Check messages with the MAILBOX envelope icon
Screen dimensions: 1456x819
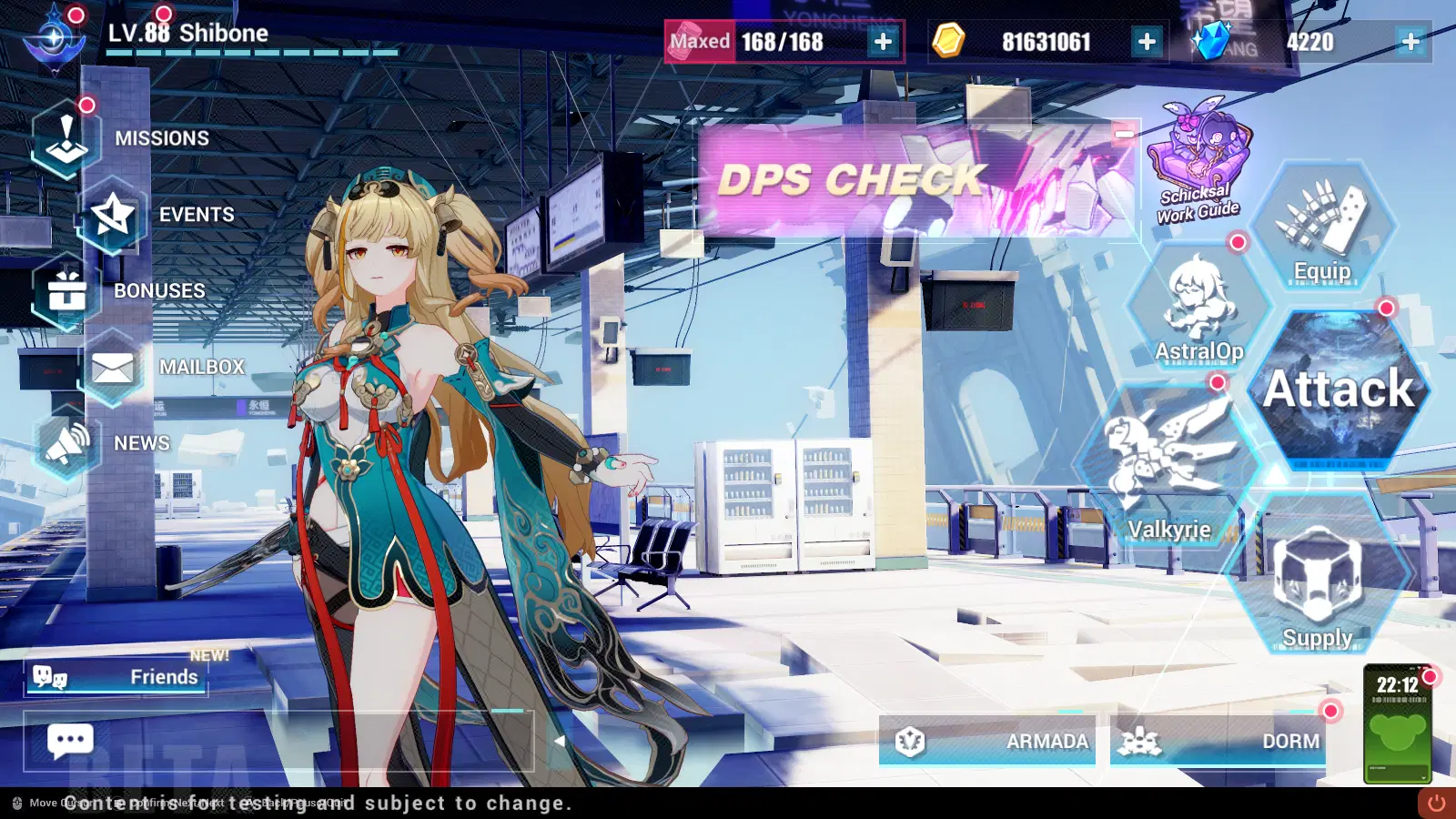(x=113, y=367)
